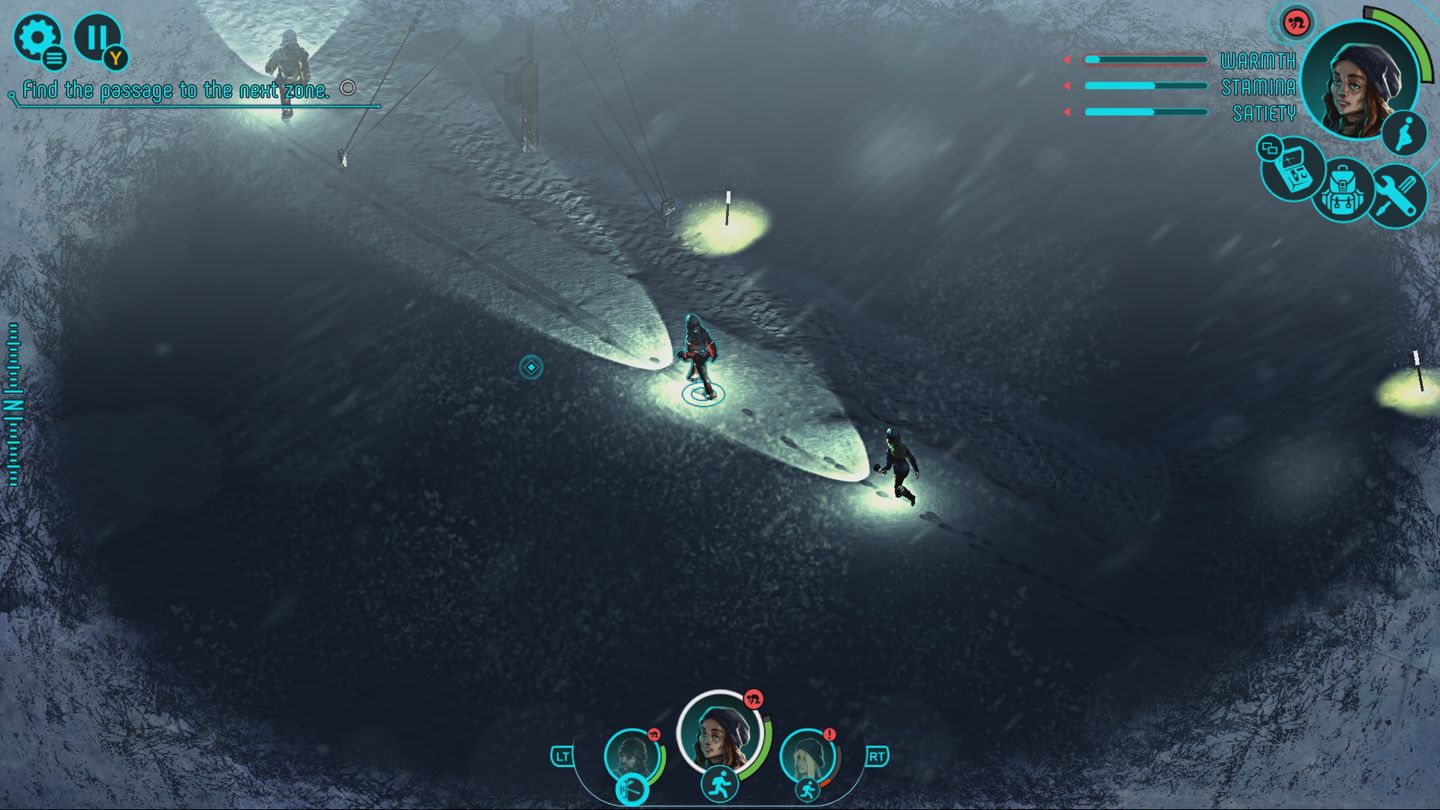Click the running icon under the blonde woman

(807, 790)
